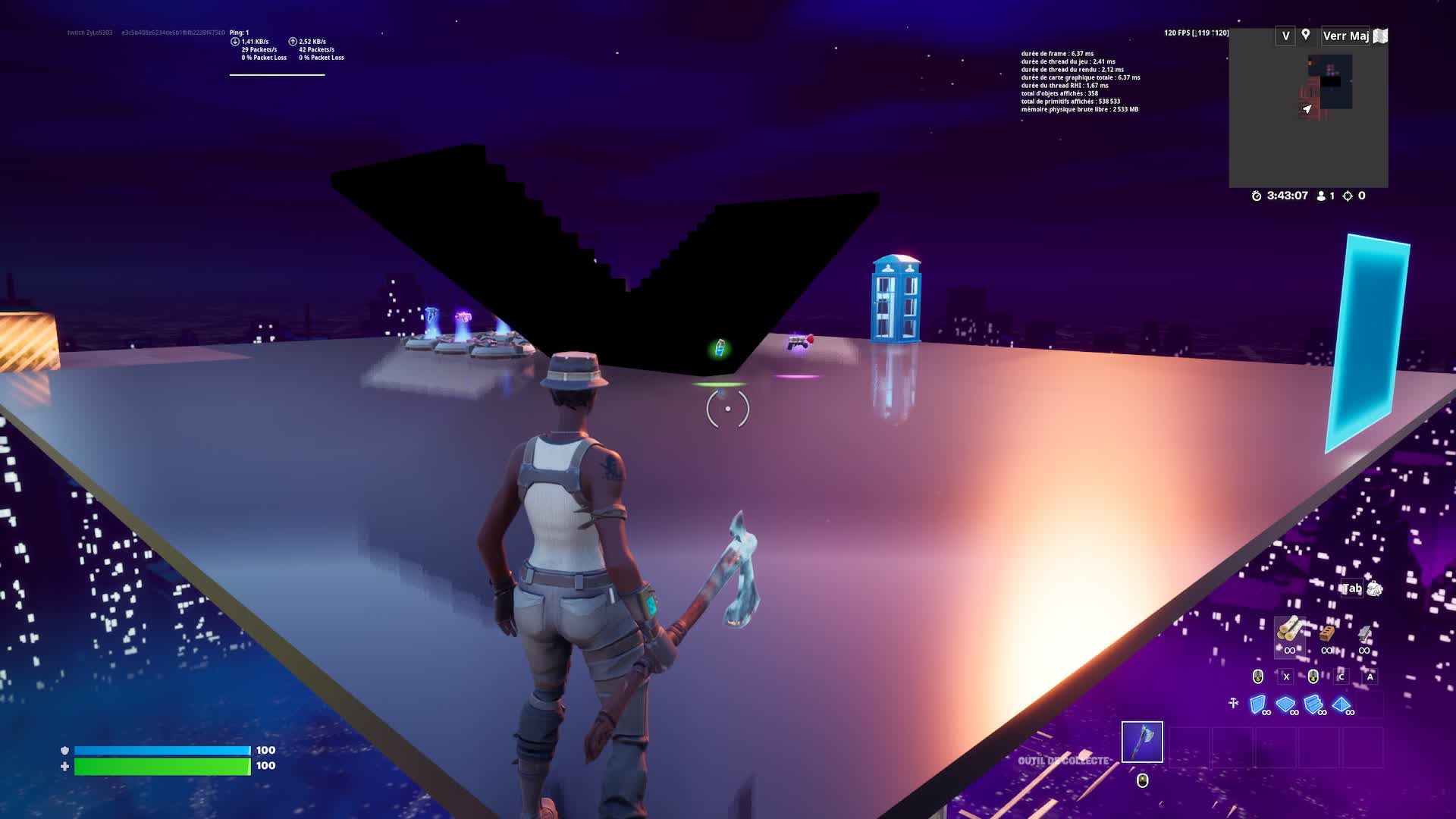
Task: Click the map icon next to Verr Maj
Action: click(1380, 36)
